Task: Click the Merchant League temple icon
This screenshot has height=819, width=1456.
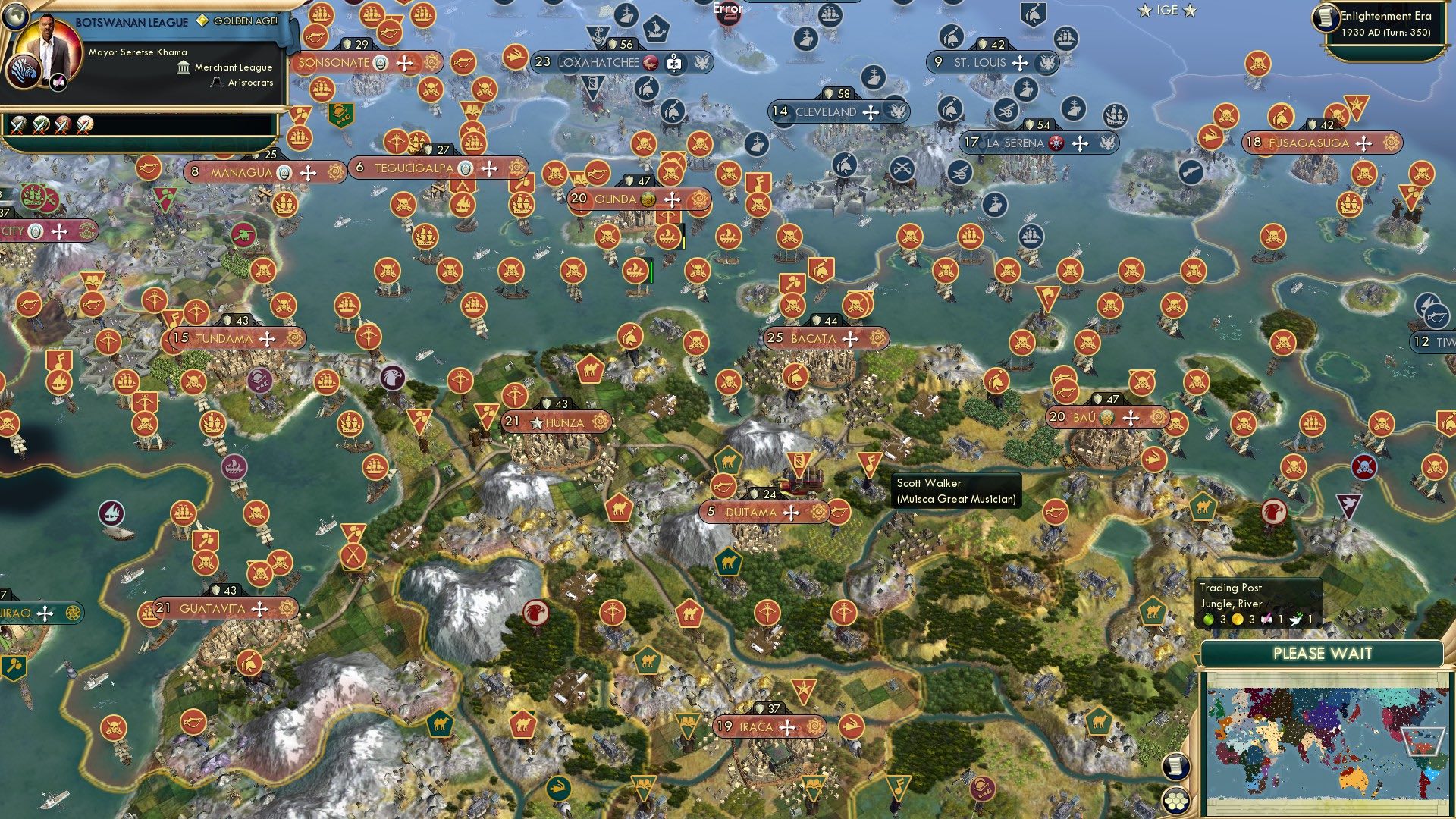Action: pos(182,67)
